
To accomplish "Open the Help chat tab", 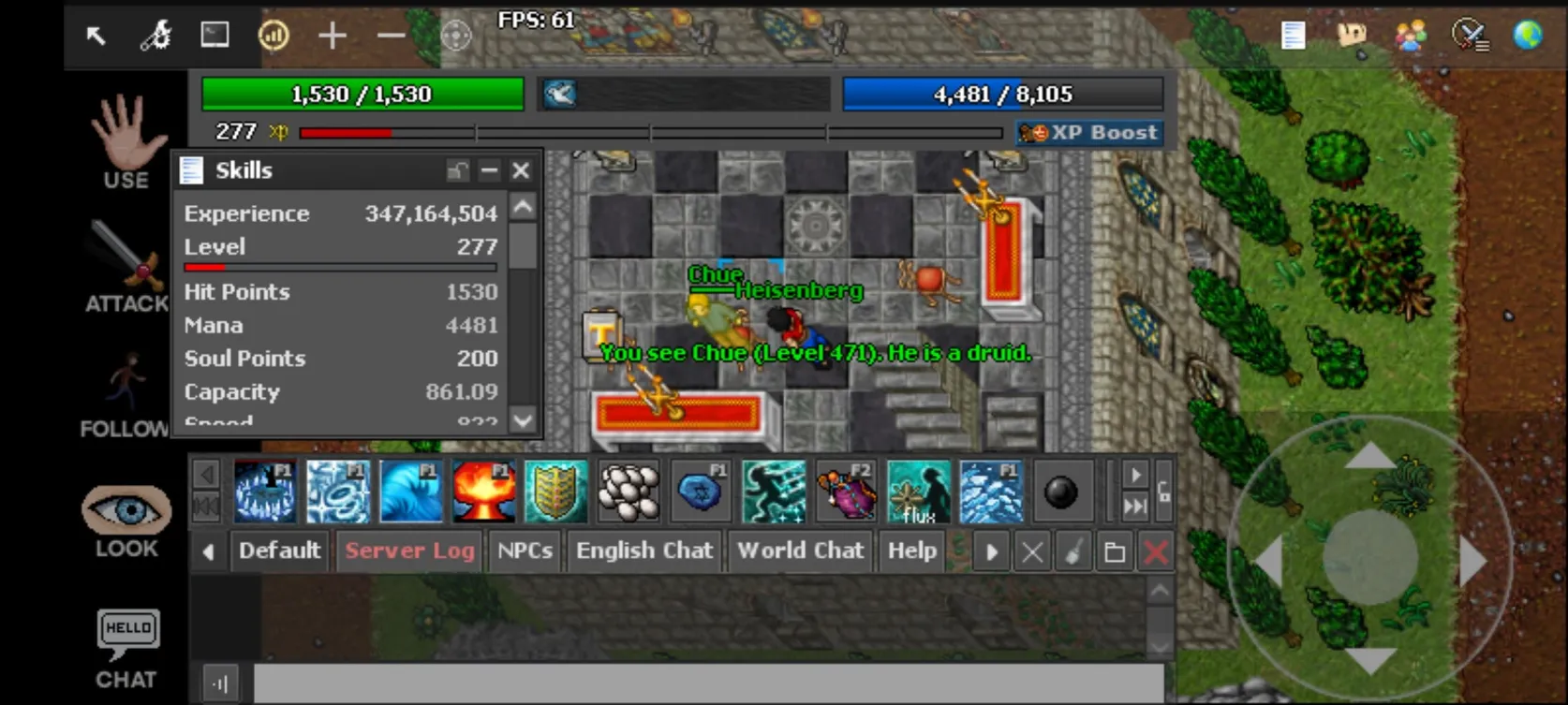I will (x=911, y=551).
